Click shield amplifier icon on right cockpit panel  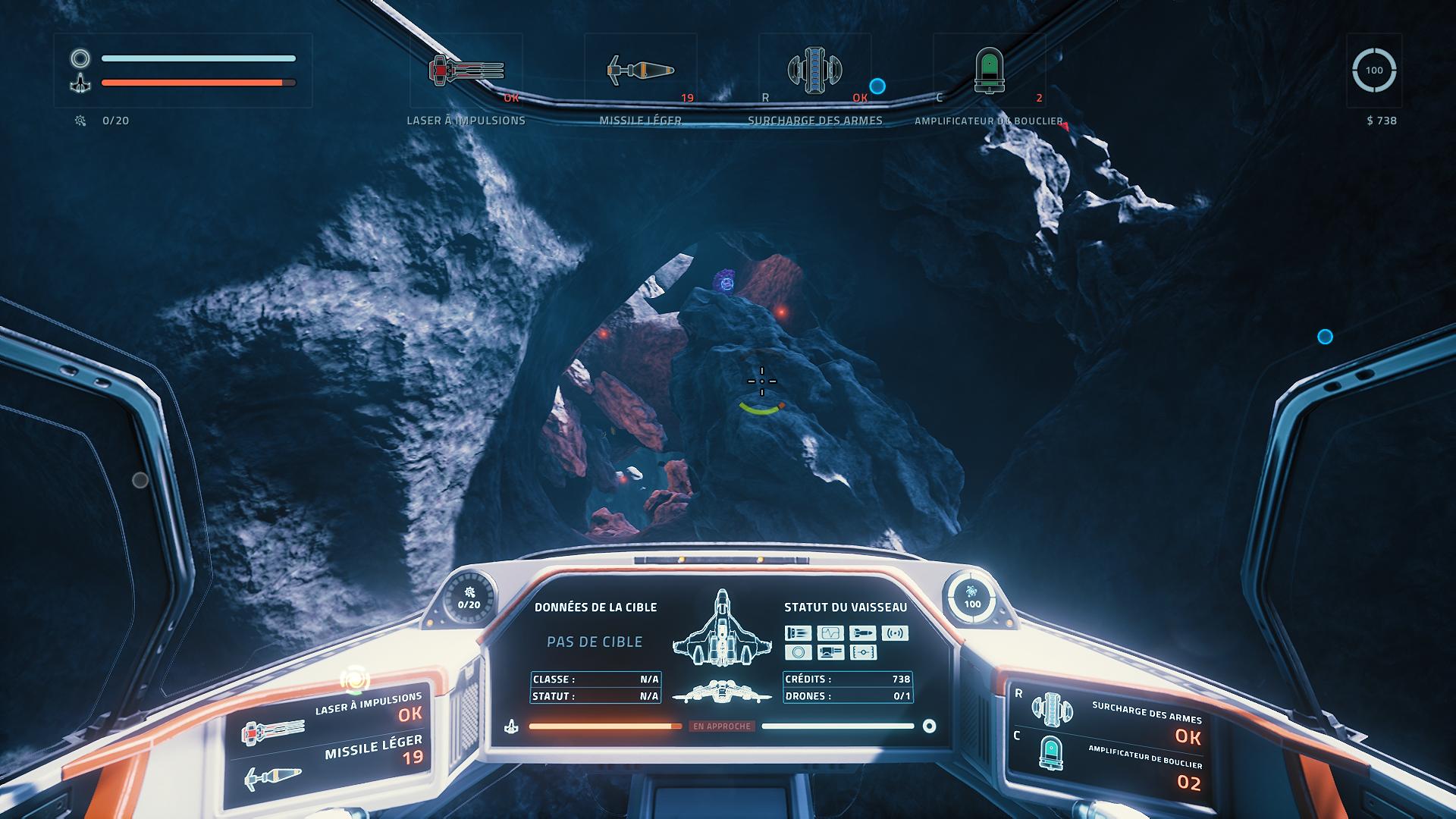1051,753
